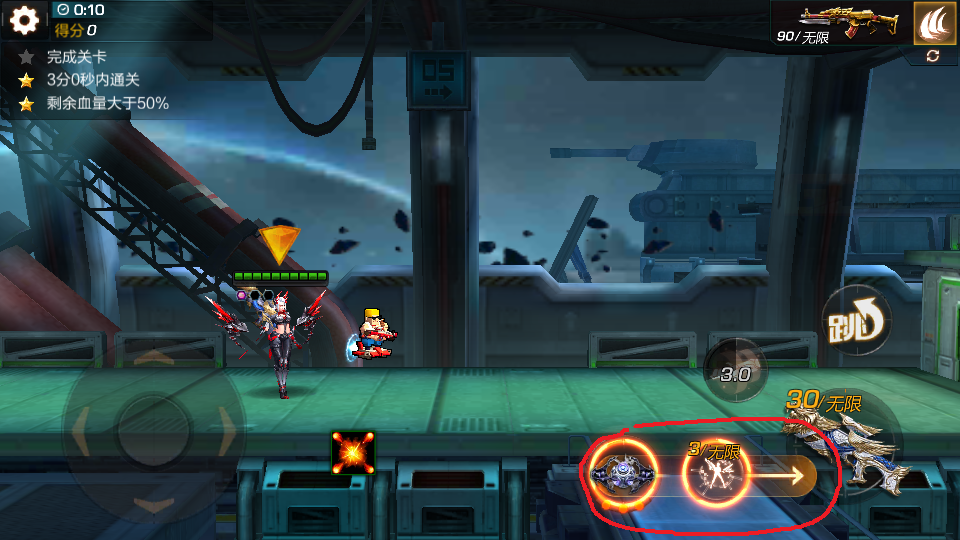Click the weapon swap arrows button

933,56
